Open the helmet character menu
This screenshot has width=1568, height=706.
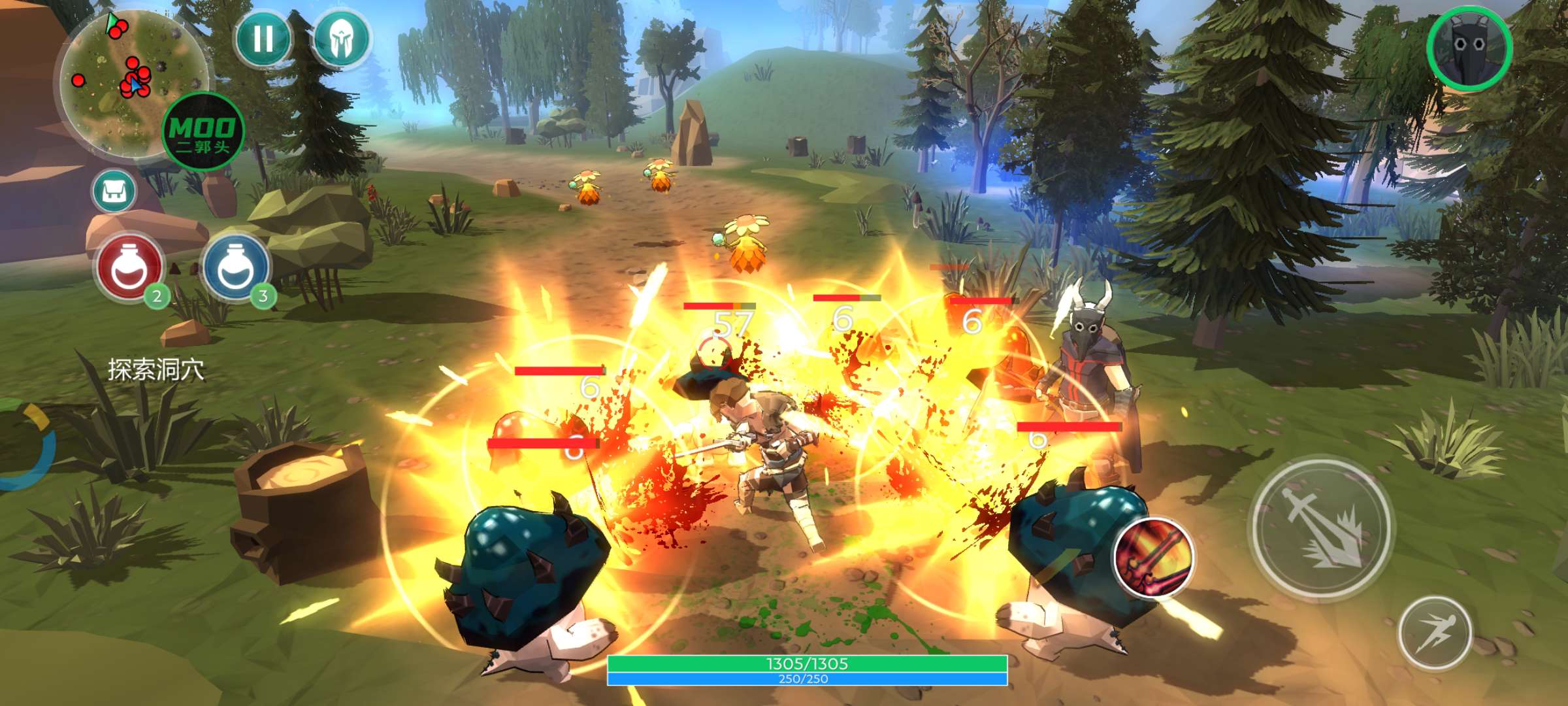[340, 39]
